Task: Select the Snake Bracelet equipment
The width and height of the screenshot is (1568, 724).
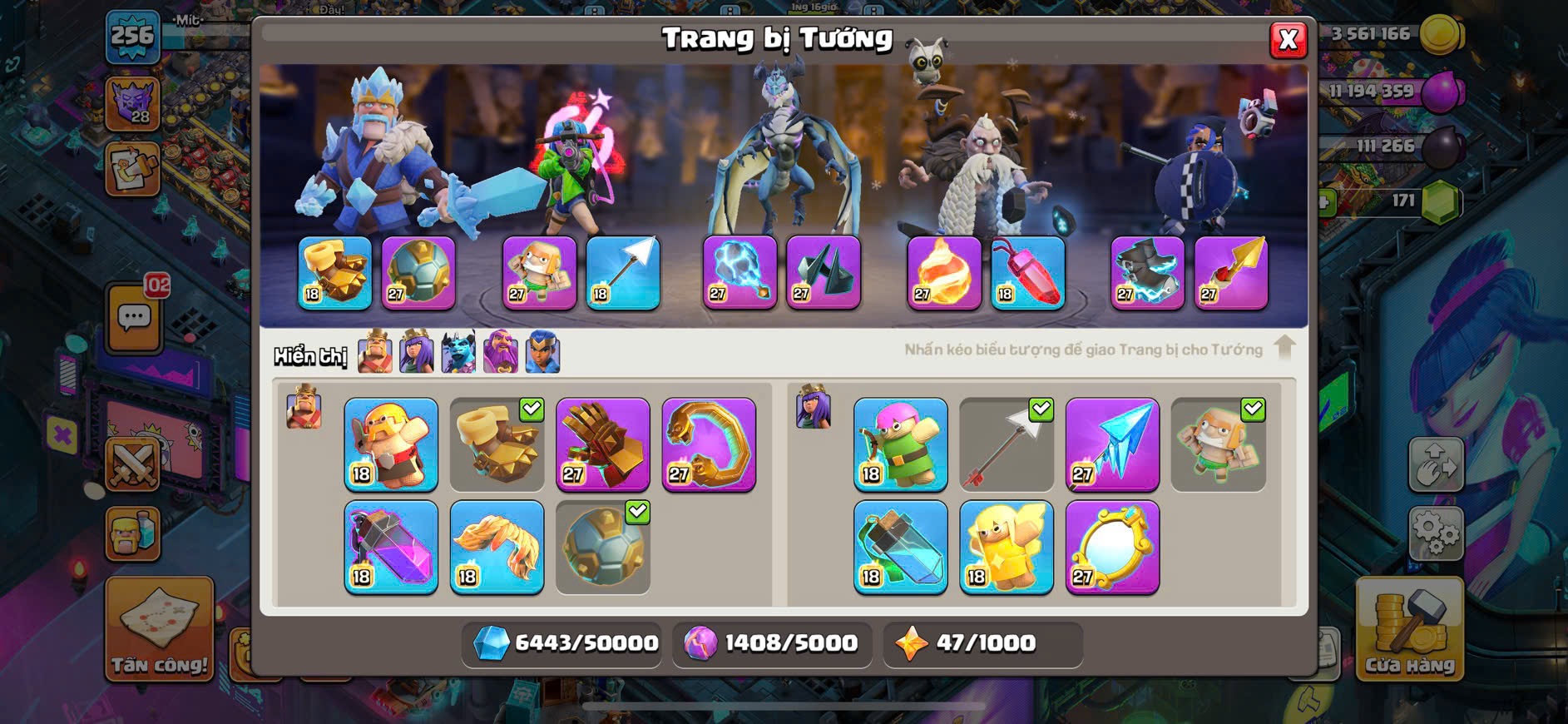Action: 709,444
